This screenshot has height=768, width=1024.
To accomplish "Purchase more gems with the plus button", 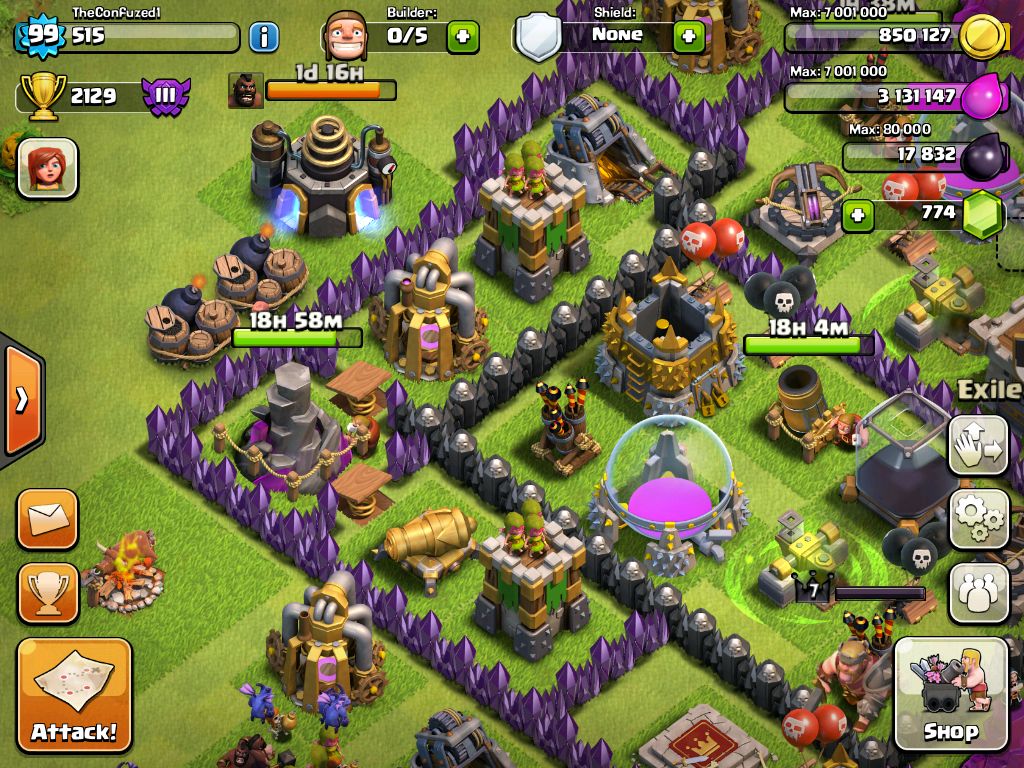I will point(858,214).
